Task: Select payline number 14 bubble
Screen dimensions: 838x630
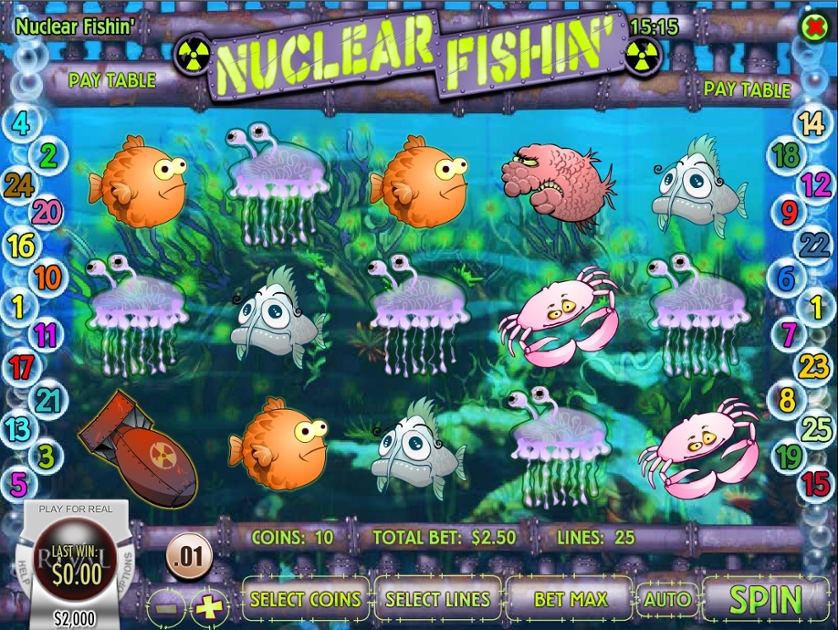Action: click(809, 125)
